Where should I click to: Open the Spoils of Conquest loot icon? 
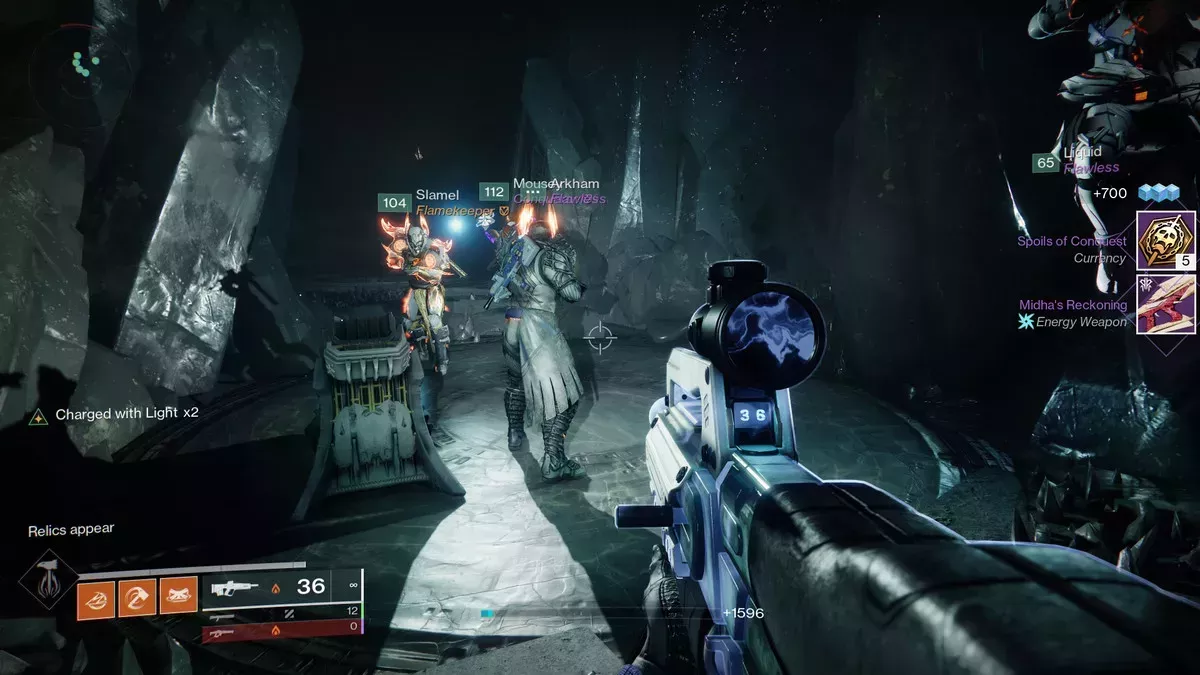1166,241
